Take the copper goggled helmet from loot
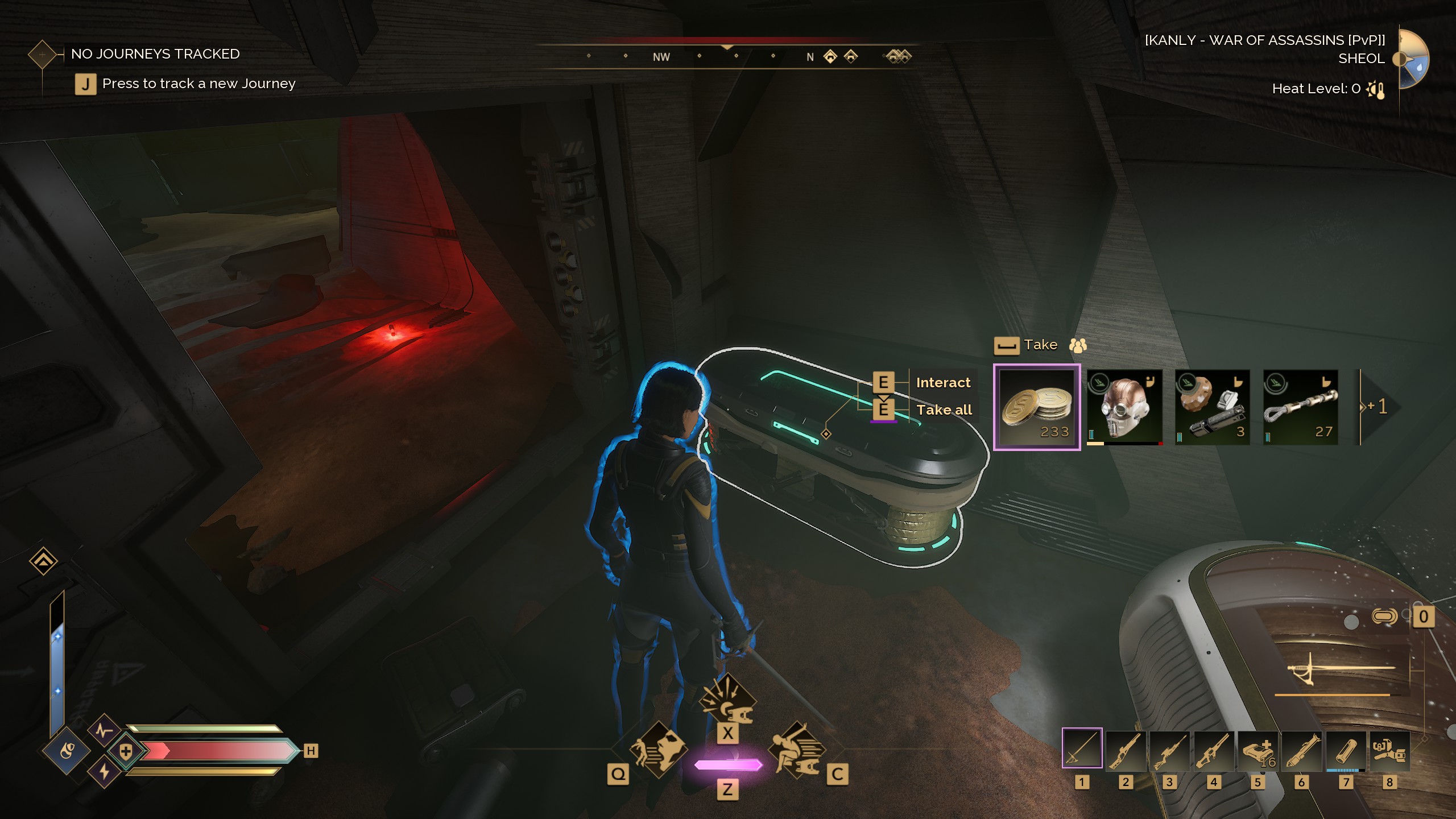 1124,407
